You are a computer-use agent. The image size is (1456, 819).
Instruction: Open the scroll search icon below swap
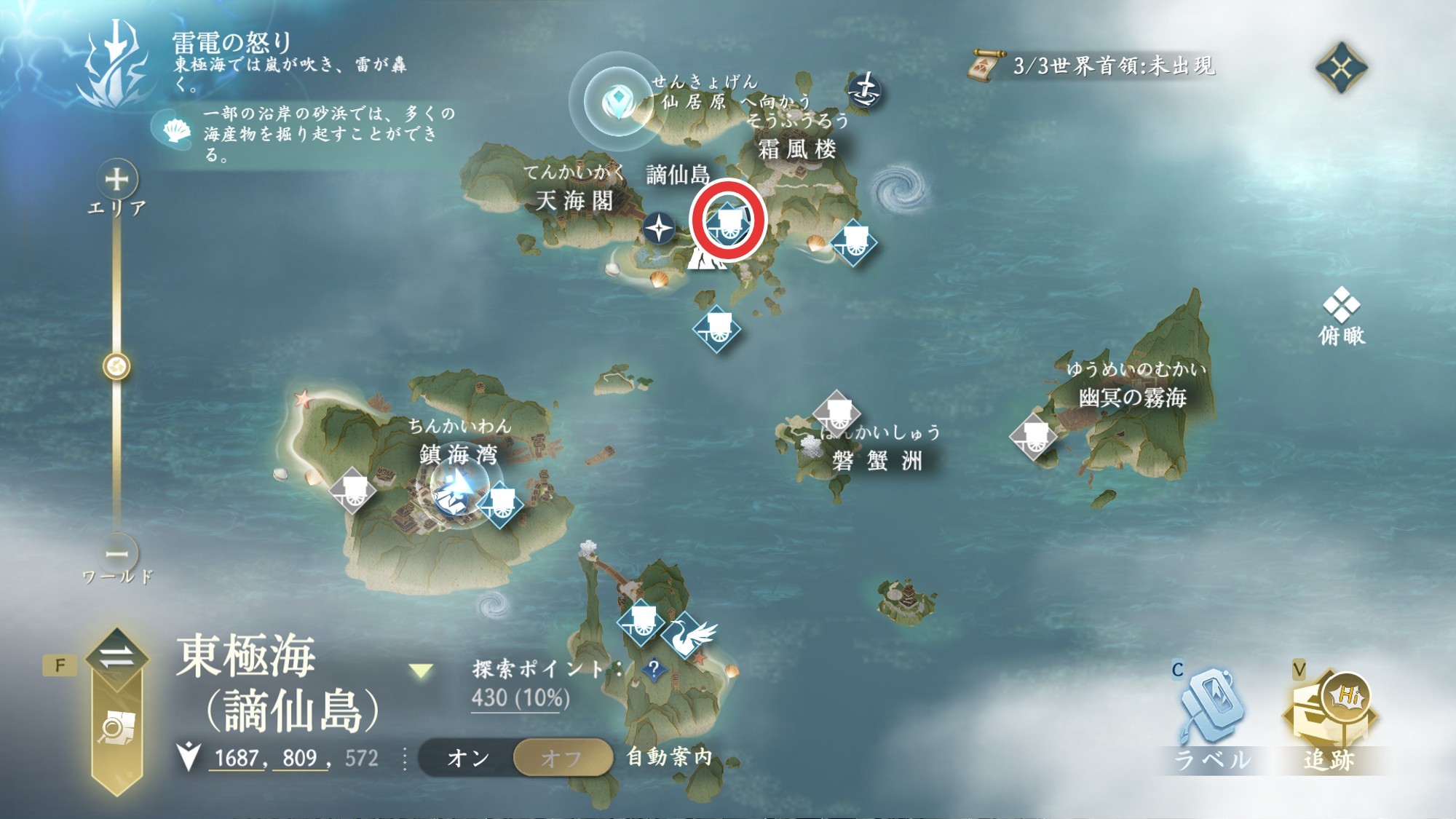(116, 727)
